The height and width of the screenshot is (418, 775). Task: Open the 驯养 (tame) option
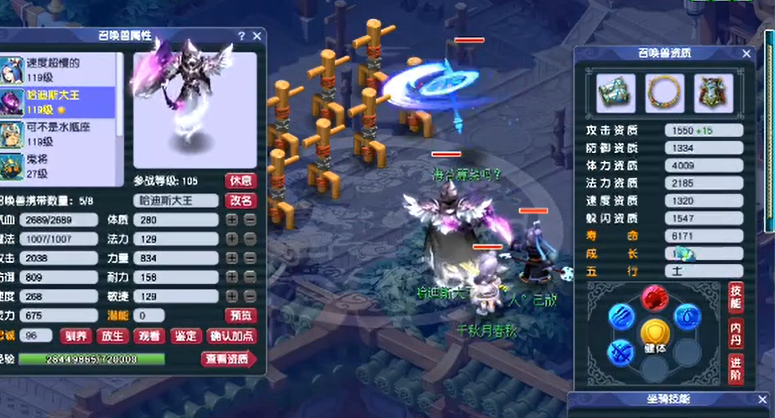click(76, 336)
